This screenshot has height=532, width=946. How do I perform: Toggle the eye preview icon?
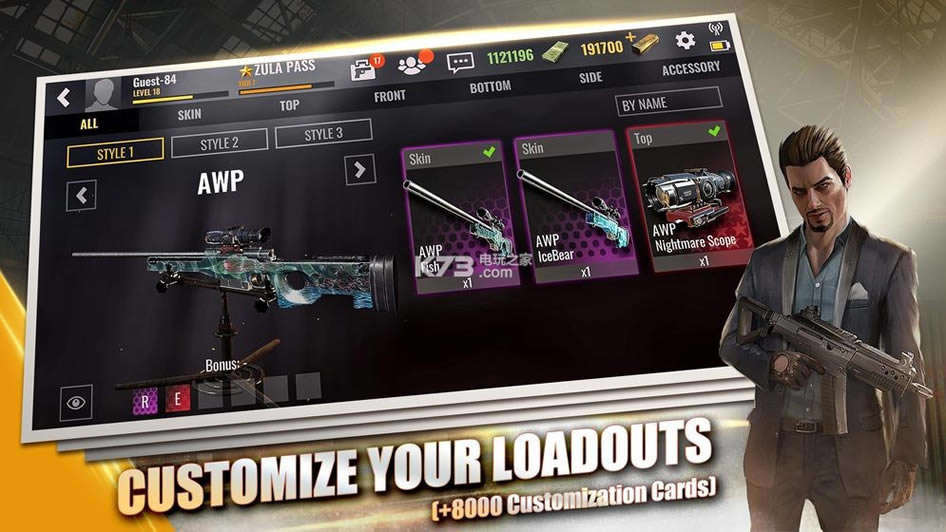[x=76, y=403]
